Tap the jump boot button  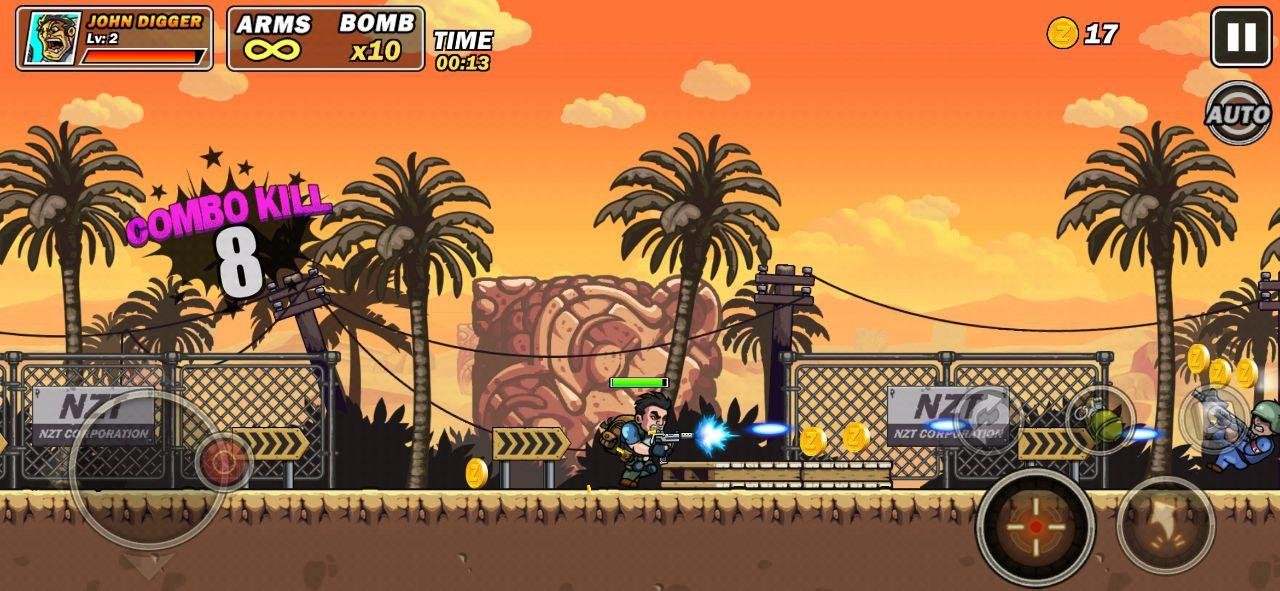1165,525
